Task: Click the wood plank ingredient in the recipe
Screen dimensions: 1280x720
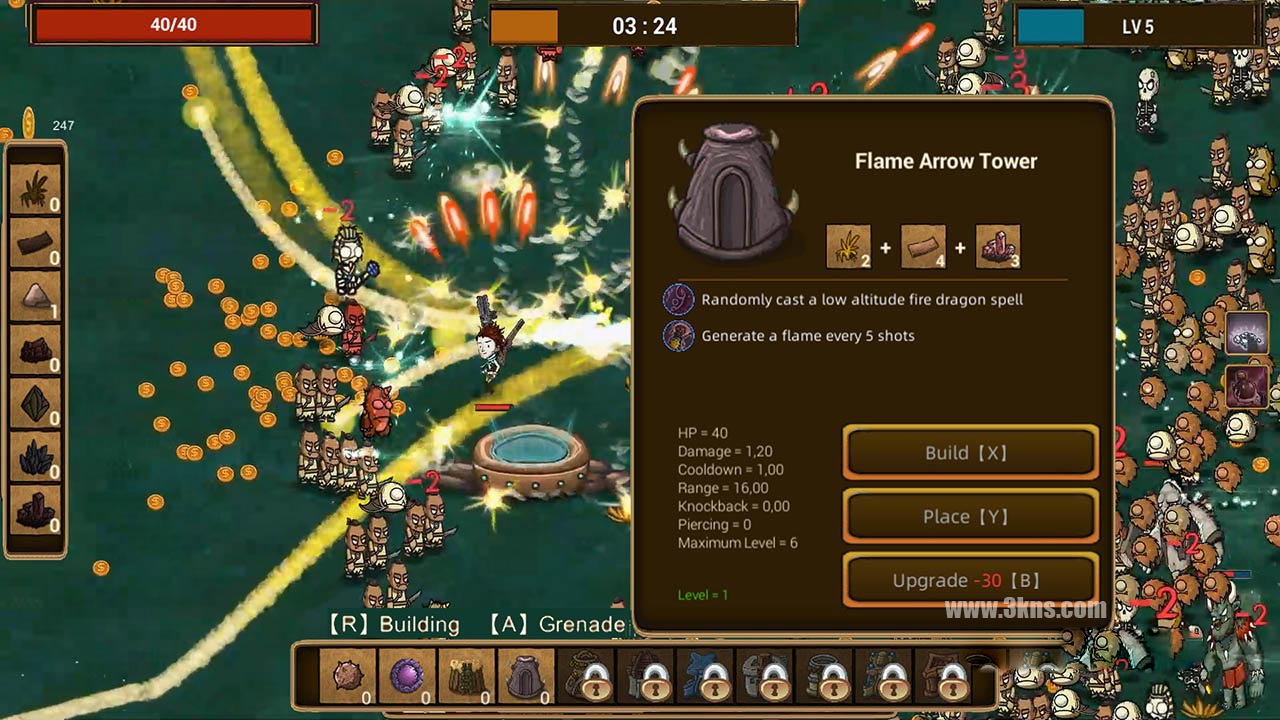Action: point(923,247)
